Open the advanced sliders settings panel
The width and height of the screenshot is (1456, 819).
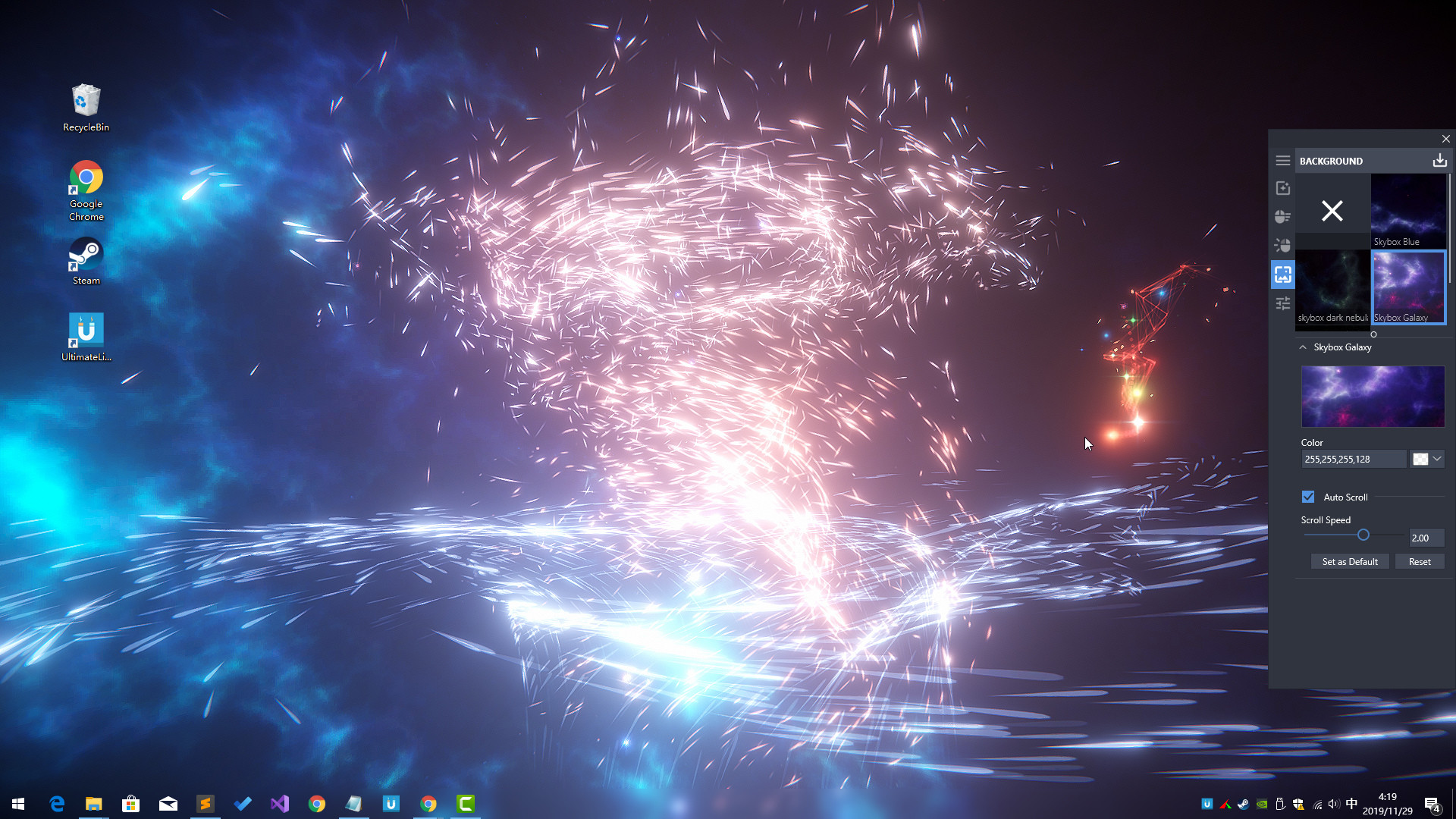(x=1282, y=303)
